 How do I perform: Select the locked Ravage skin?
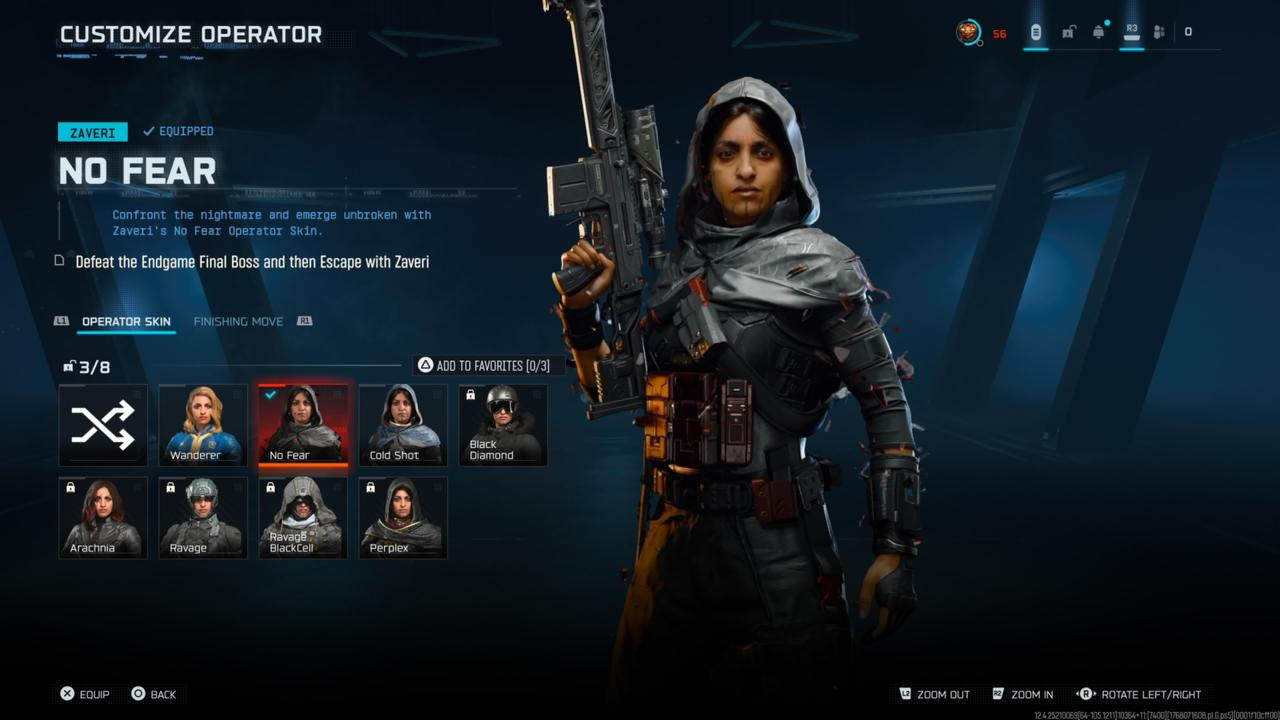203,517
